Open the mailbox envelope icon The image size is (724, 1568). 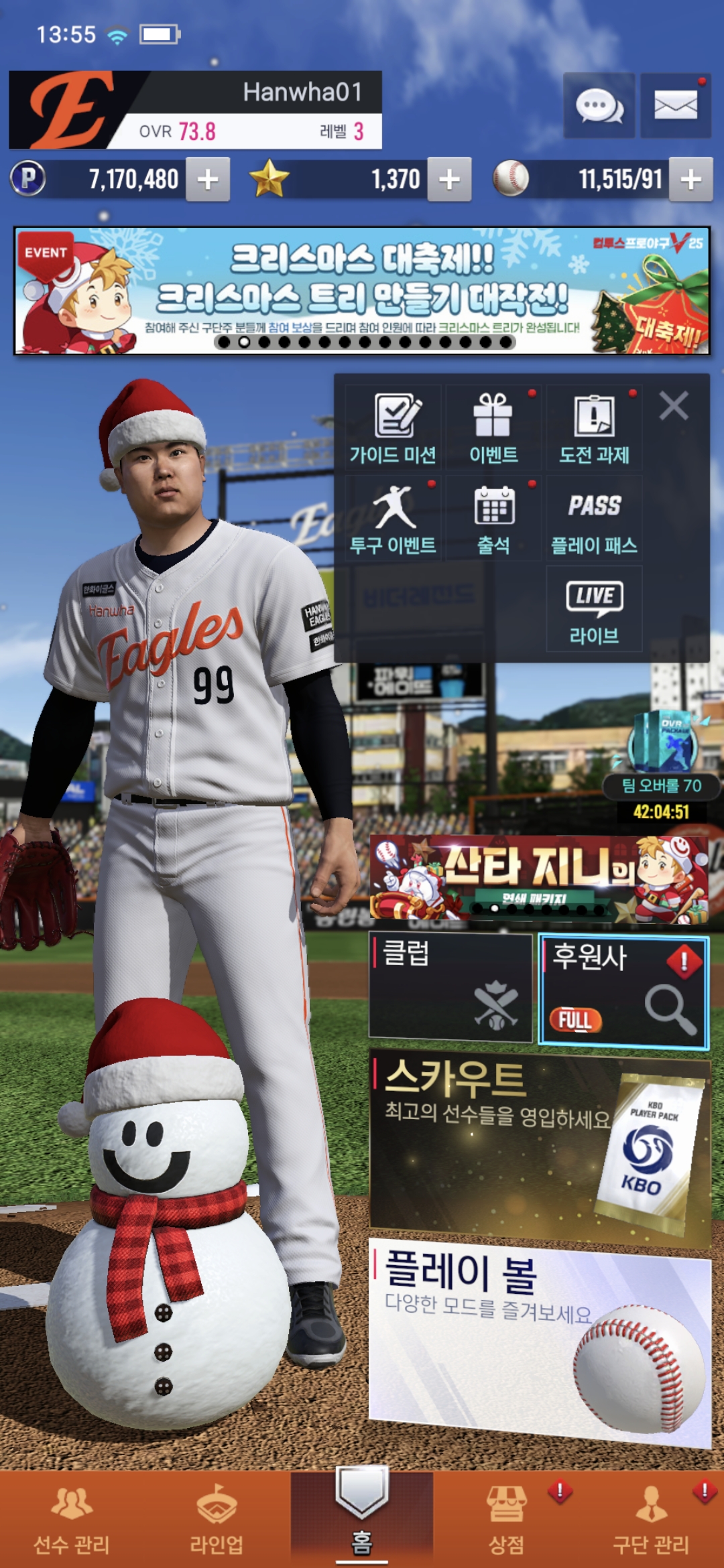click(675, 106)
